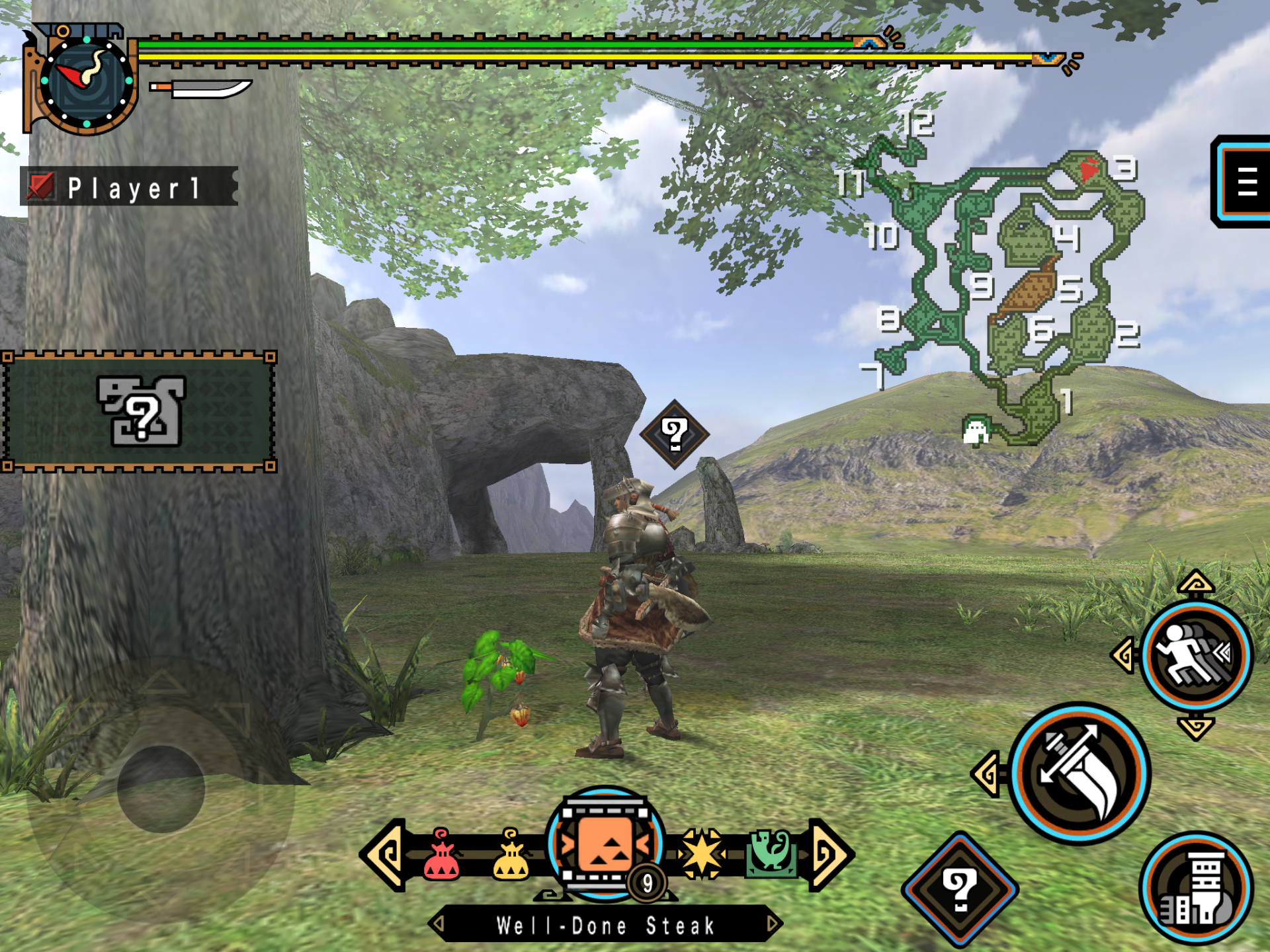The width and height of the screenshot is (1270, 952).
Task: Select the yellow starburst item
Action: [x=702, y=853]
